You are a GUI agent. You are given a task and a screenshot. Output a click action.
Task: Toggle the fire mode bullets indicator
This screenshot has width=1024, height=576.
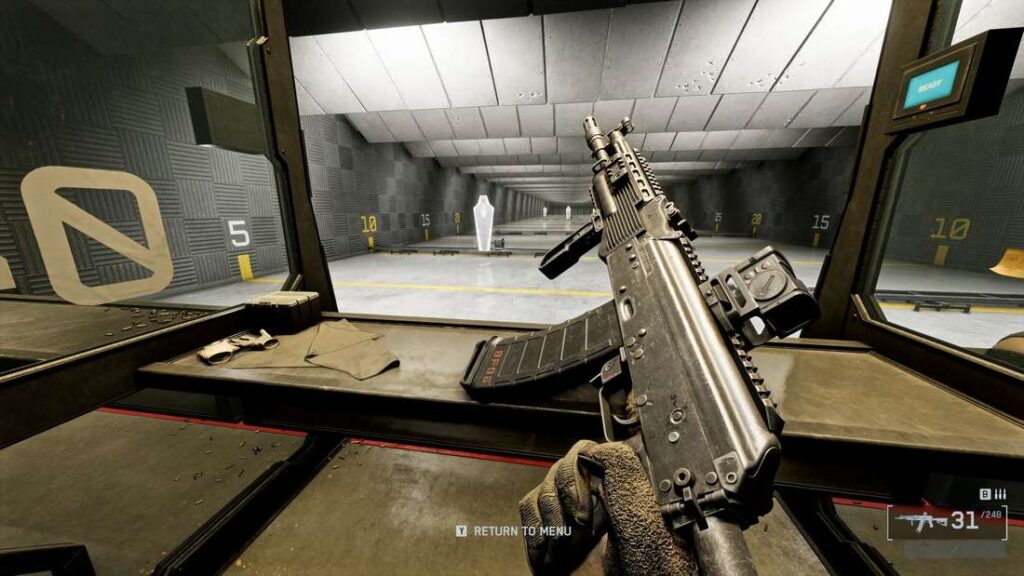coord(1000,494)
